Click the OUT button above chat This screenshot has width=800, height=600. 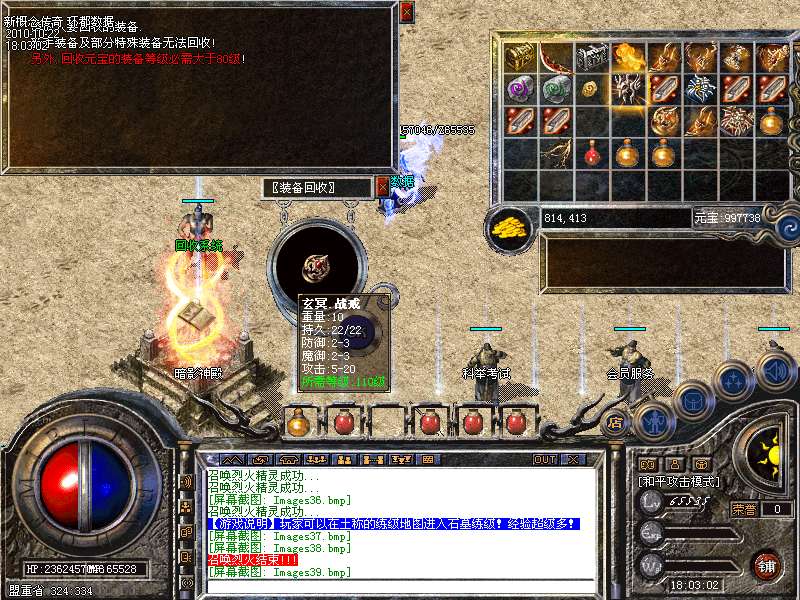tap(544, 460)
